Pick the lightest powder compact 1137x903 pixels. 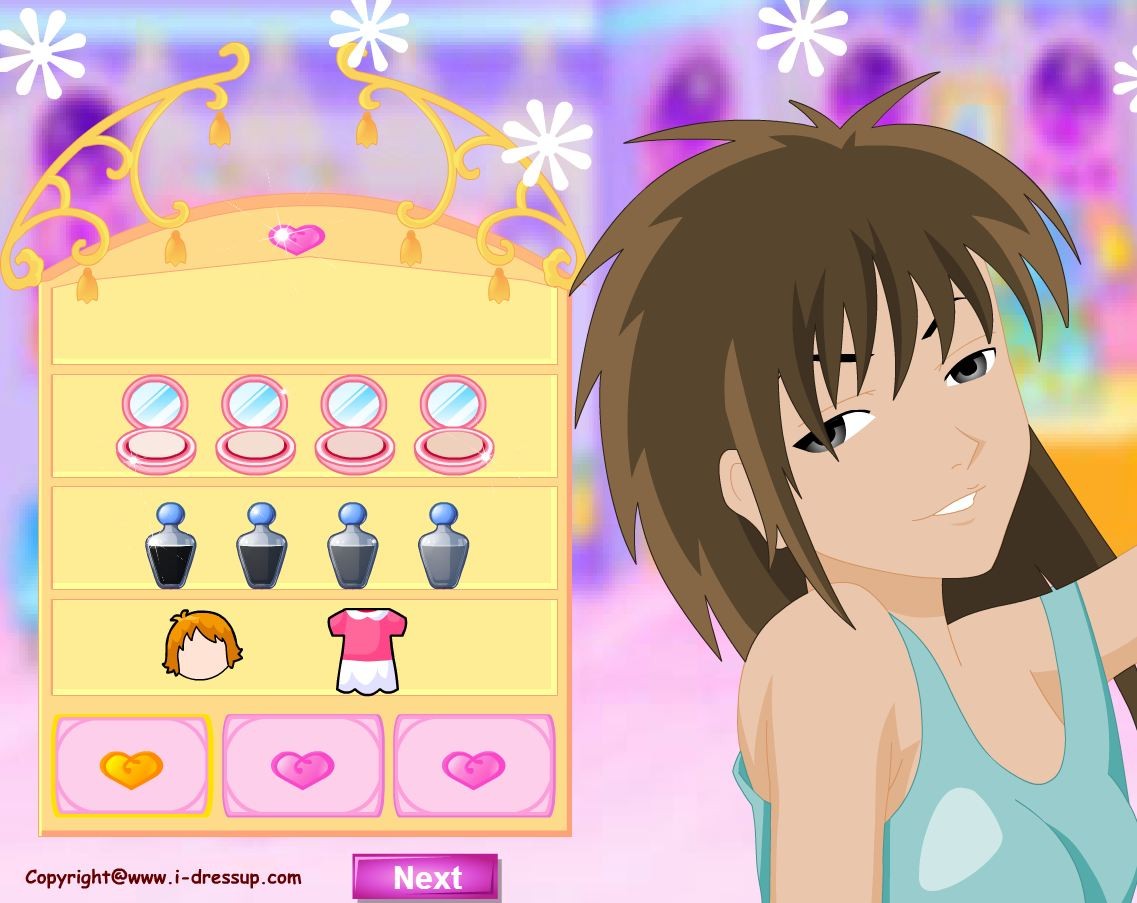click(157, 425)
